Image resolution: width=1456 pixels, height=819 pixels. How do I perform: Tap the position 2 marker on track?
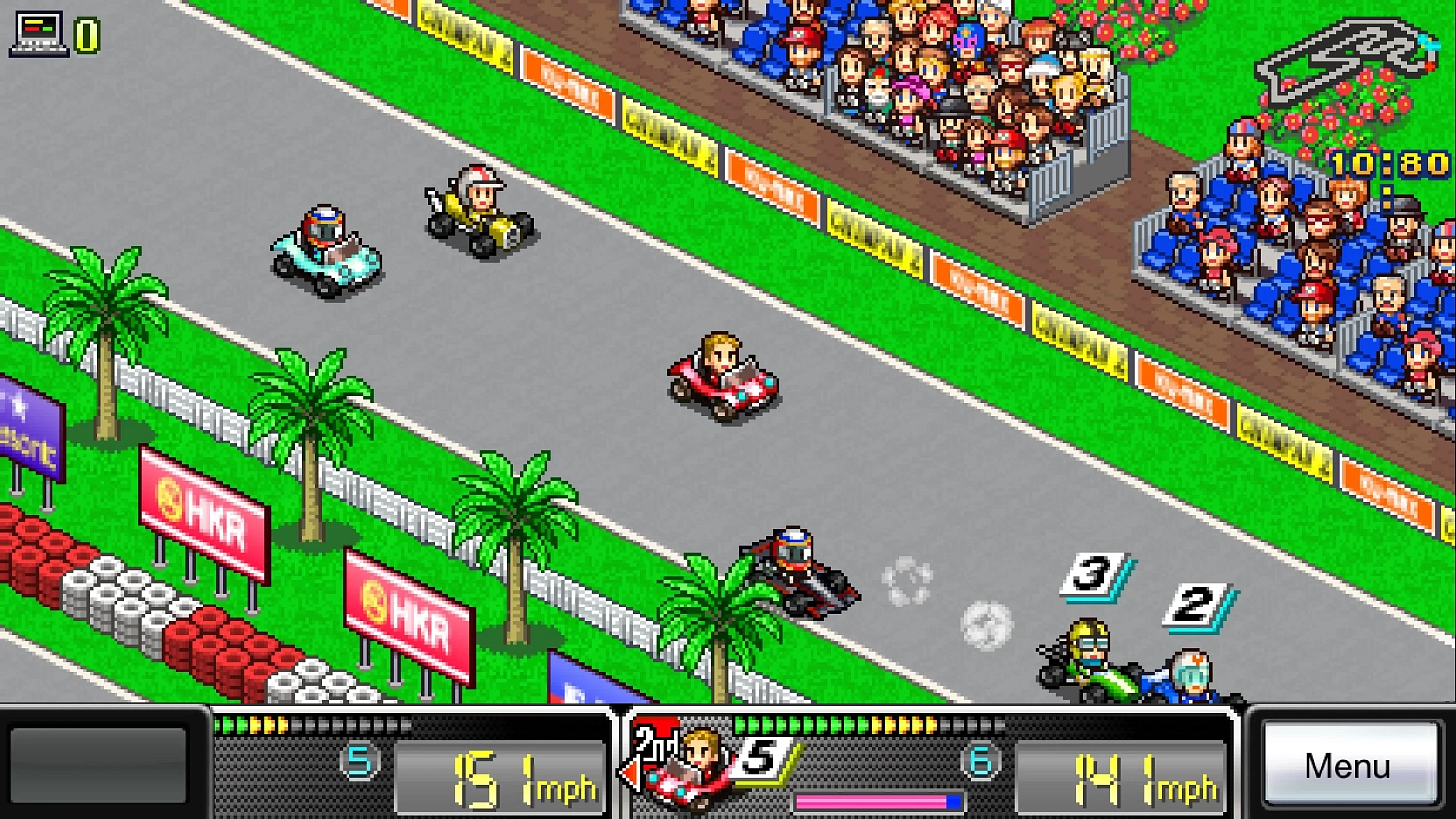(1199, 605)
